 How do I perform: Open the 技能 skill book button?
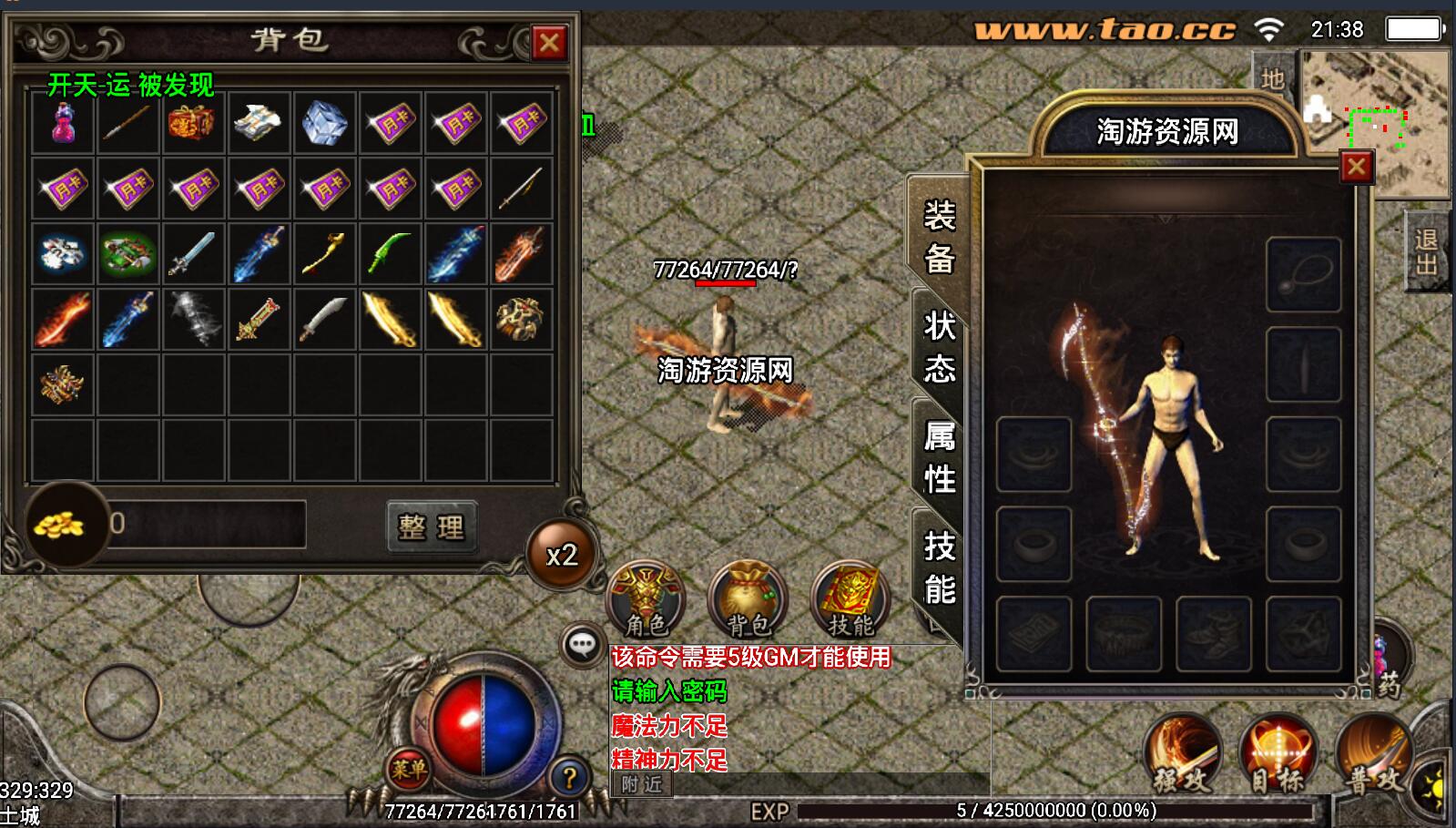(x=850, y=599)
